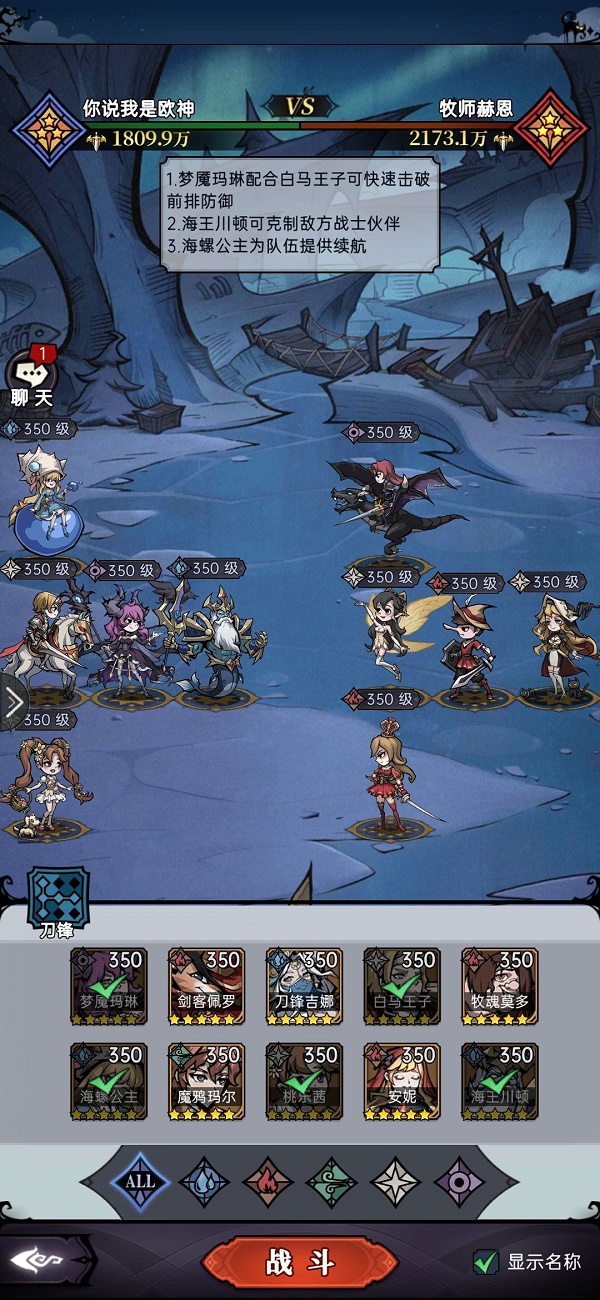Filter heroes by water element
Image resolution: width=600 pixels, height=1300 pixels.
point(204,1181)
